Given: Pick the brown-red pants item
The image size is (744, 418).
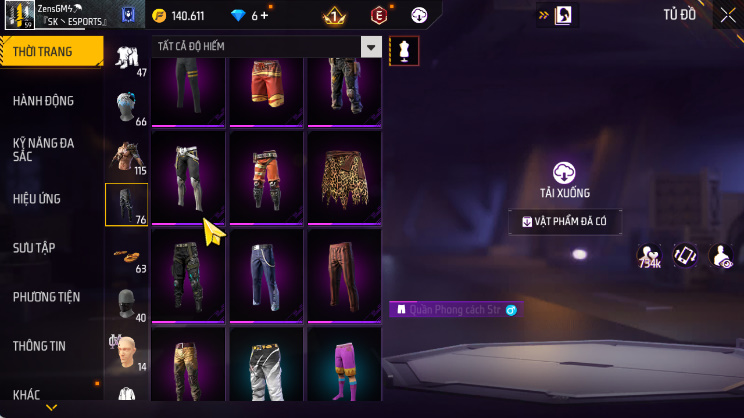Looking at the screenshot, I should [343, 276].
